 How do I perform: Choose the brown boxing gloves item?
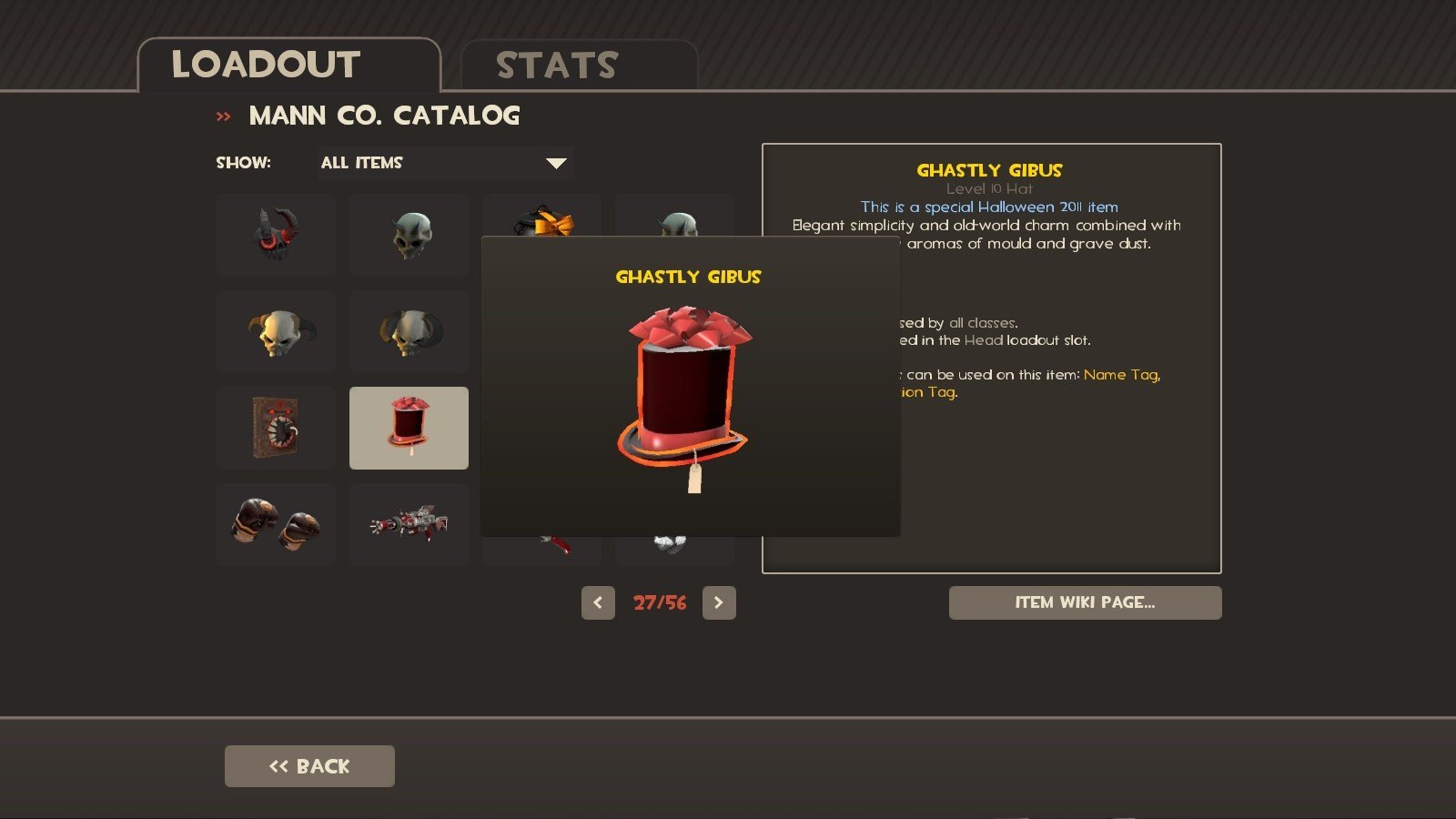coord(276,525)
